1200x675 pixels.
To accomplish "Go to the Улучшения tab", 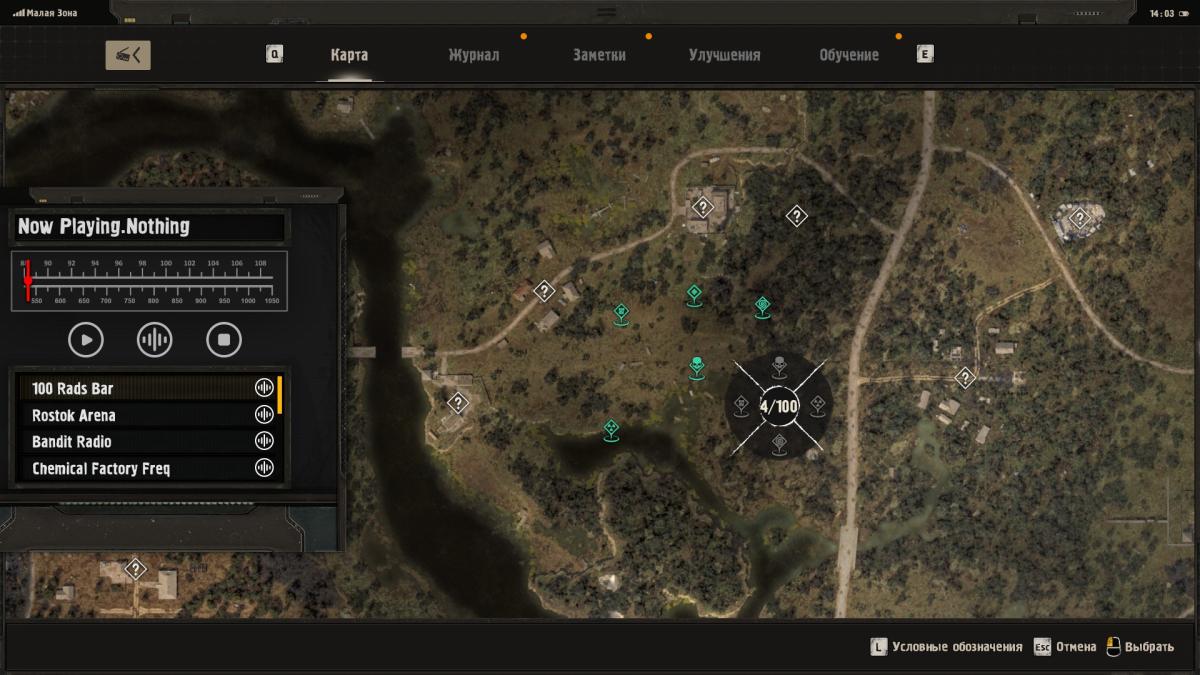I will coord(724,55).
